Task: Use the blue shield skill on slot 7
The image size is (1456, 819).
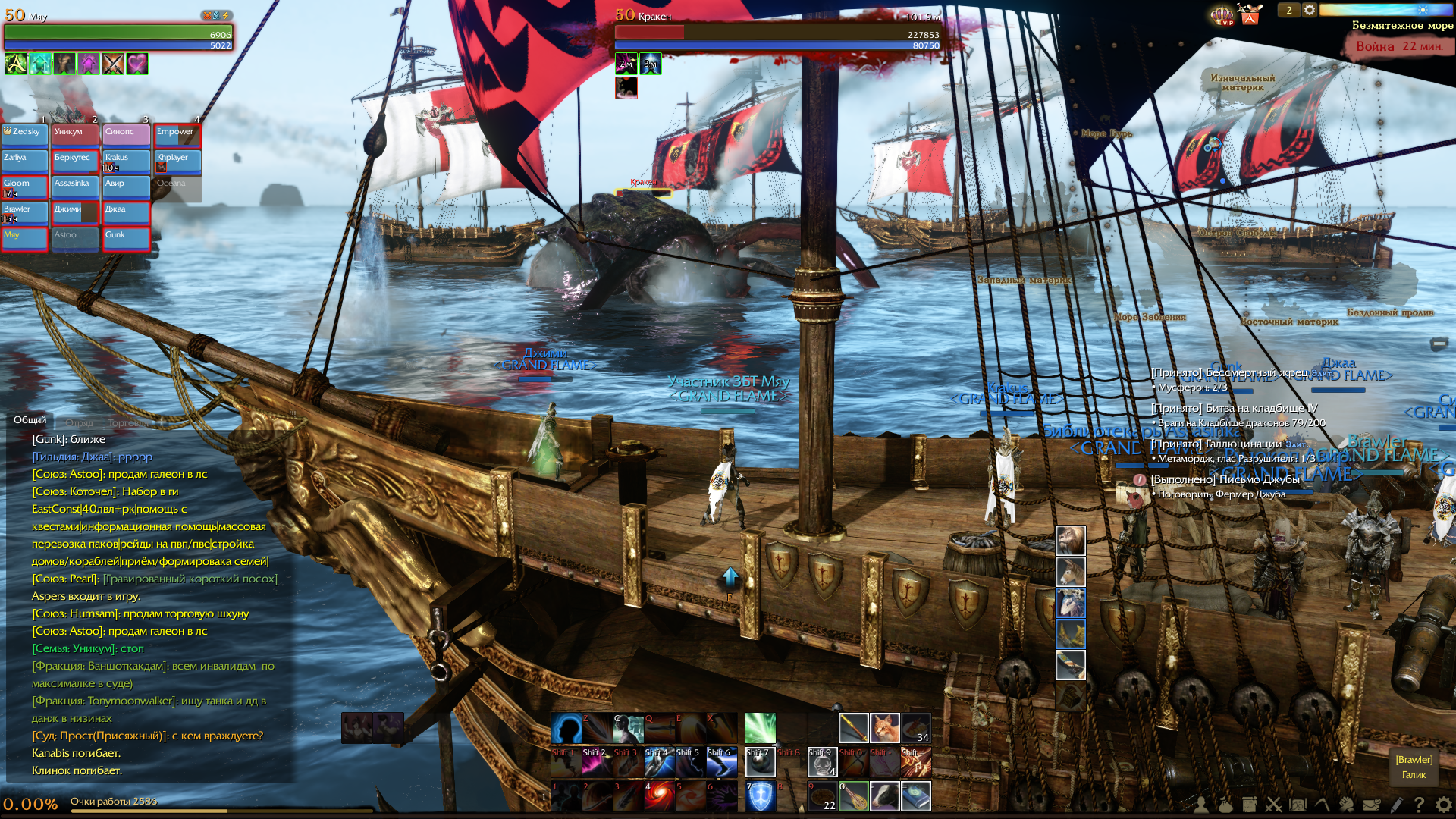Action: (x=760, y=796)
